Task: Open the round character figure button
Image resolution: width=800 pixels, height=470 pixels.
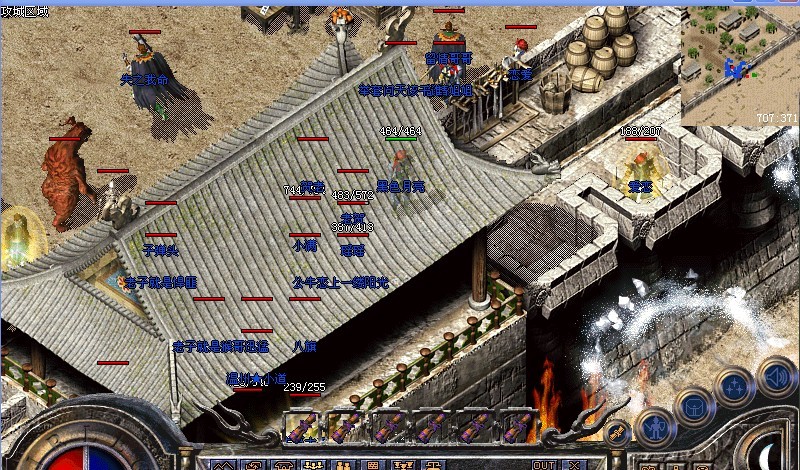Action: click(x=653, y=426)
